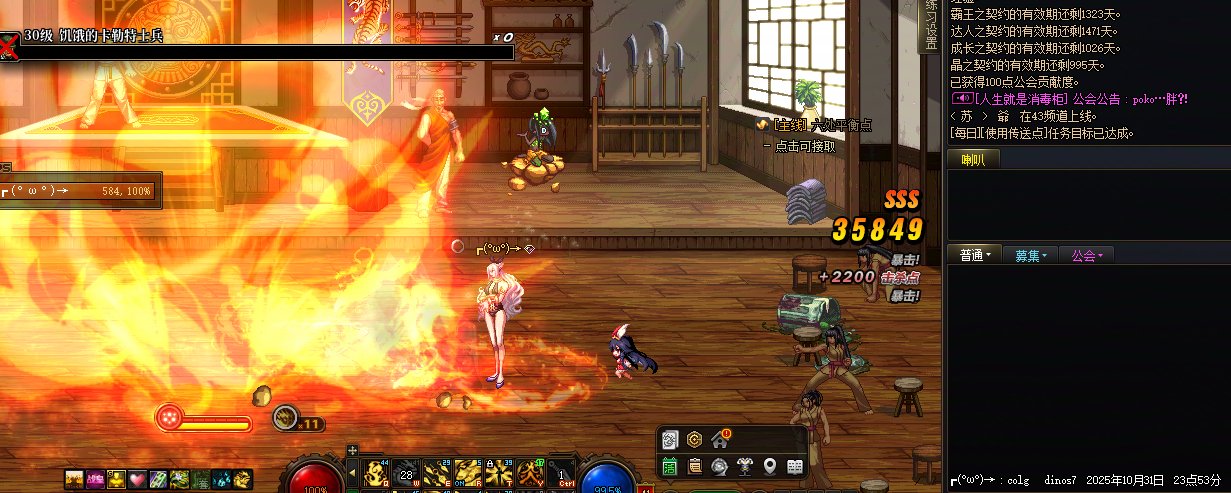This screenshot has width=1231, height=493.
Task: Switch to the 普通 chat channel
Action: [974, 255]
